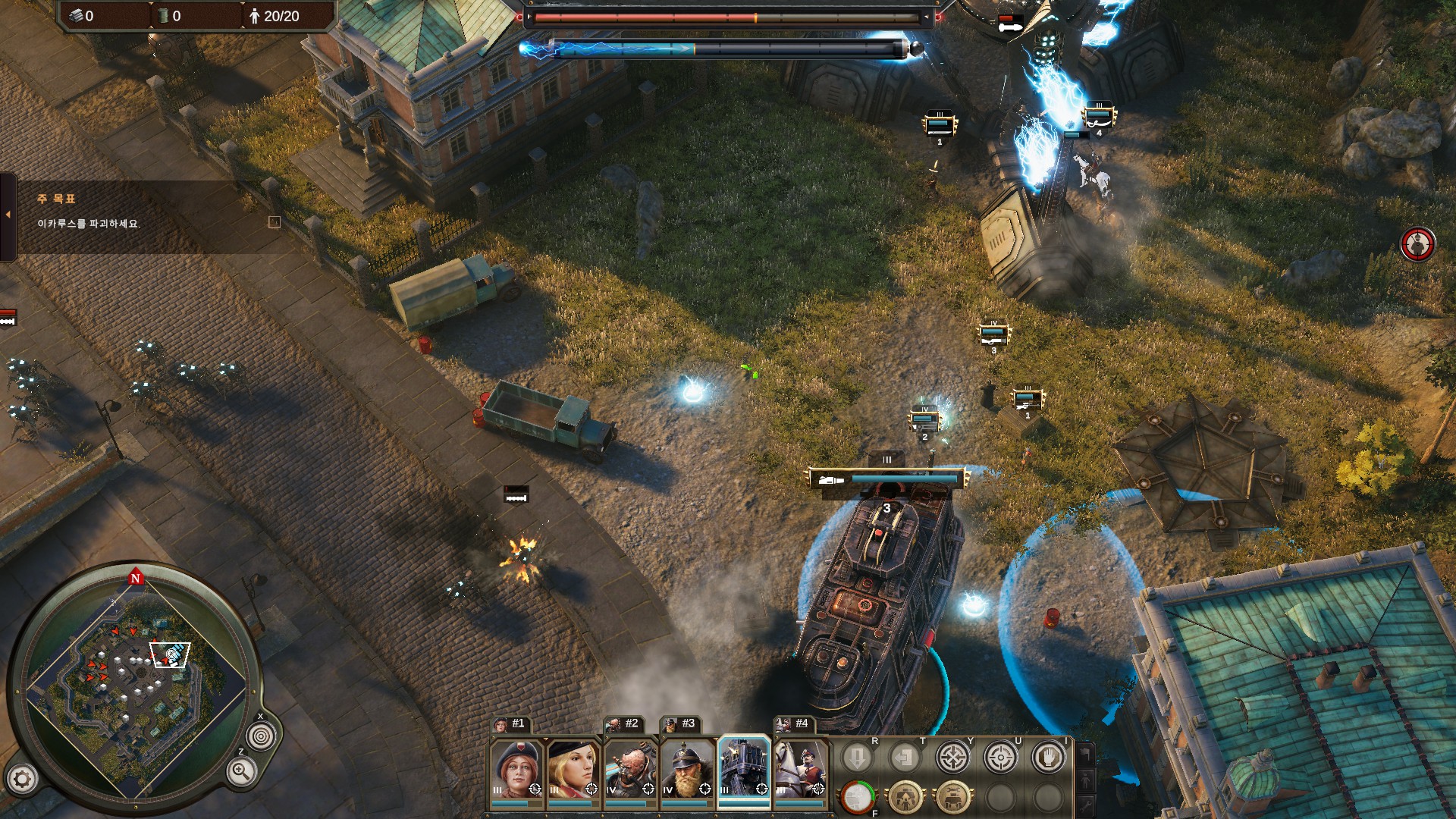Select the blonde woman hero portrait
This screenshot has height=819, width=1456.
[573, 768]
